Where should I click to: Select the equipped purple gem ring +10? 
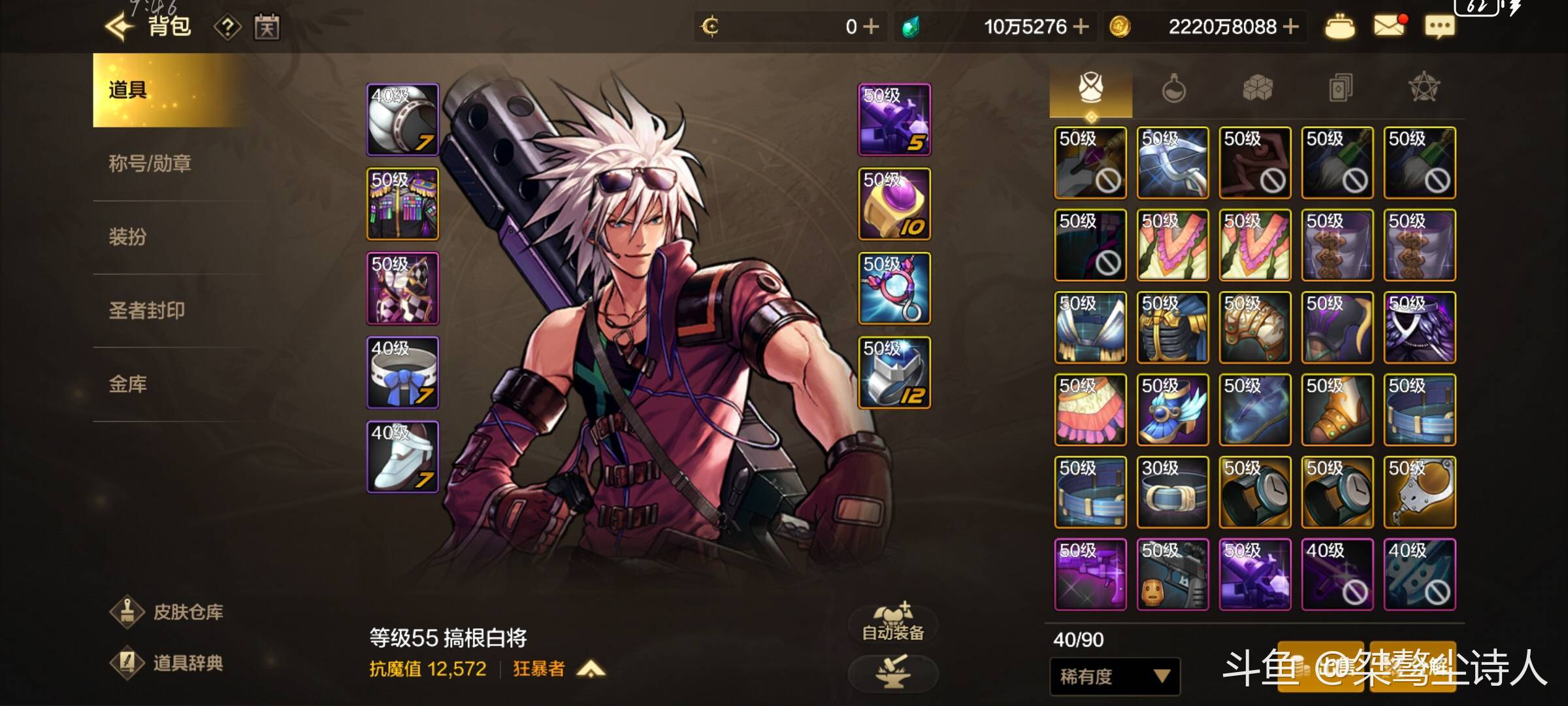(894, 204)
